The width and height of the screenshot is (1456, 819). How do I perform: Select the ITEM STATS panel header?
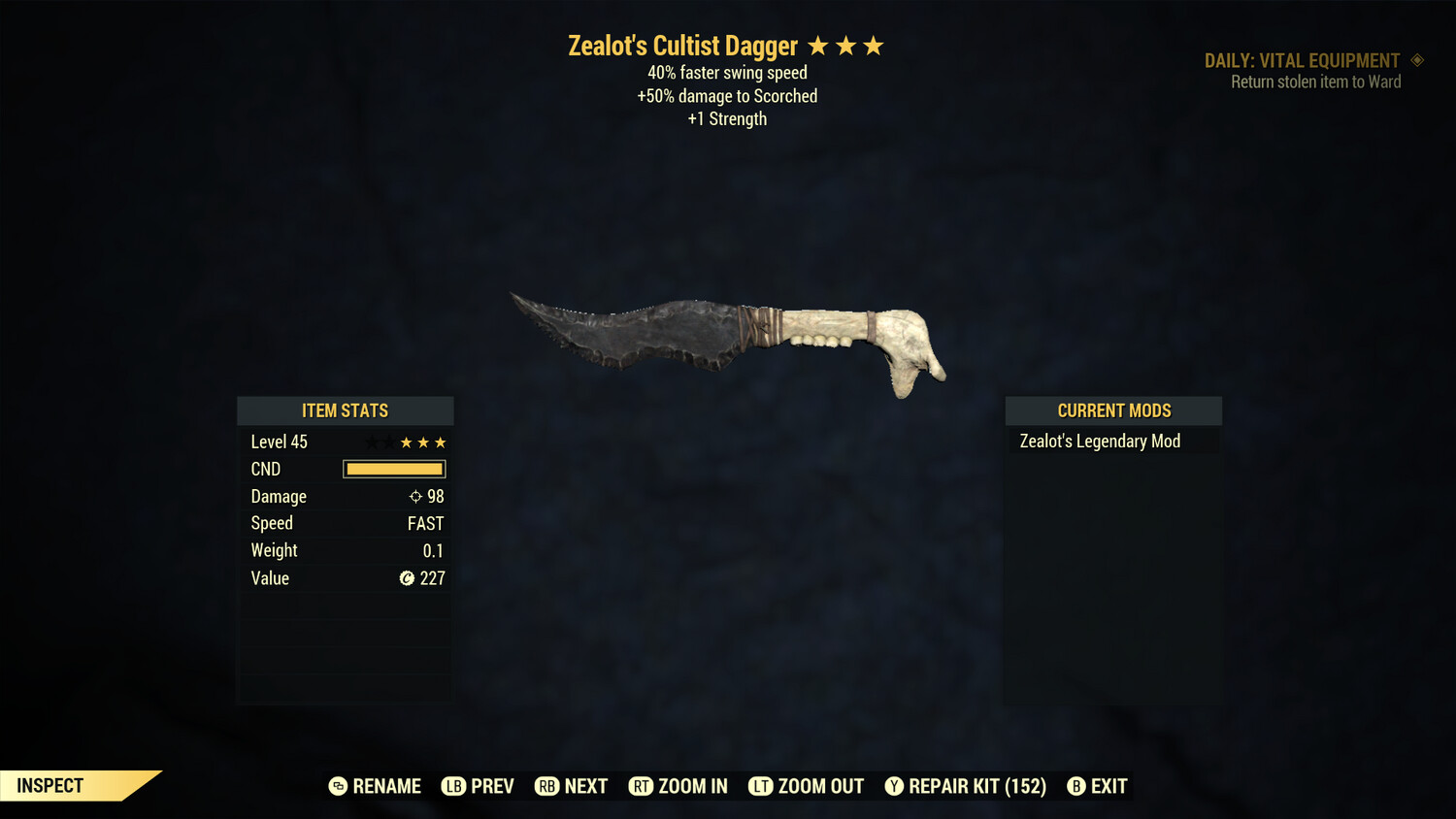[345, 410]
